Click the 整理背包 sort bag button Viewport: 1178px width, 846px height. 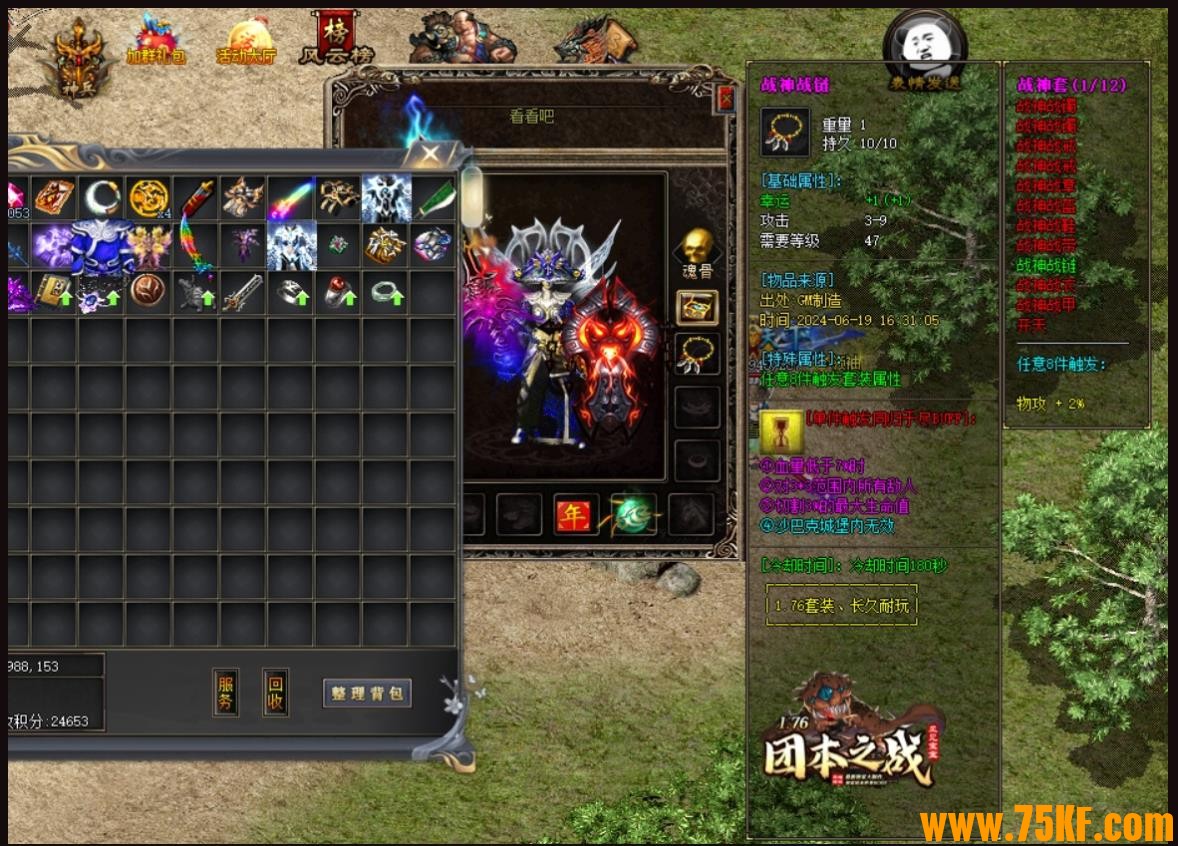click(x=367, y=693)
